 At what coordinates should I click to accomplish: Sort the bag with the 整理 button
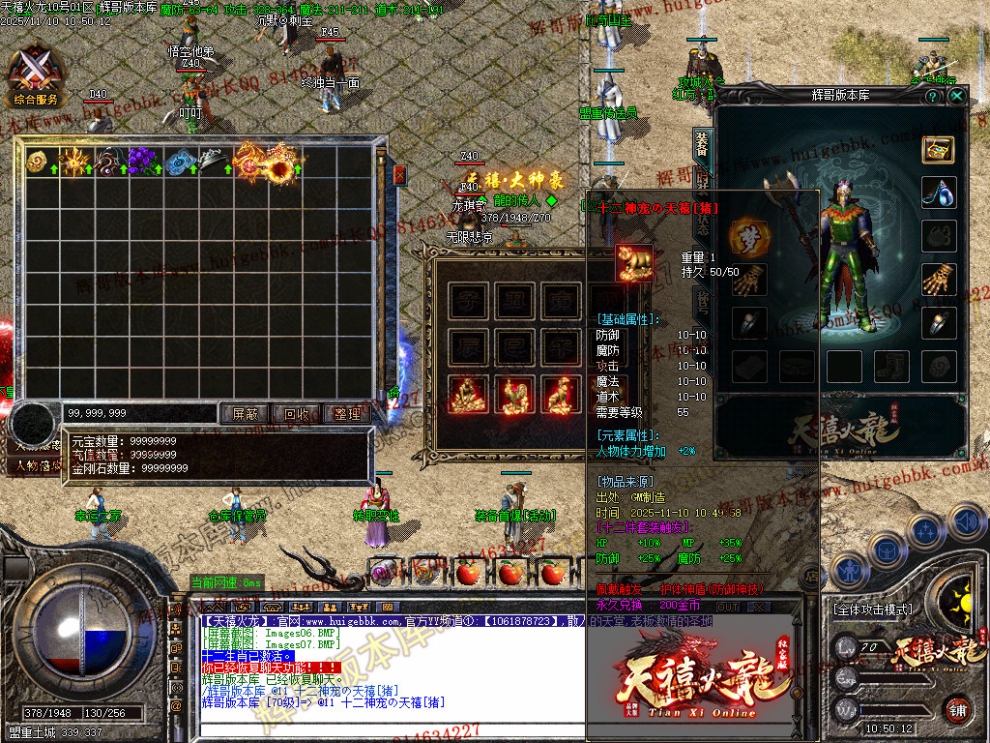tap(345, 413)
